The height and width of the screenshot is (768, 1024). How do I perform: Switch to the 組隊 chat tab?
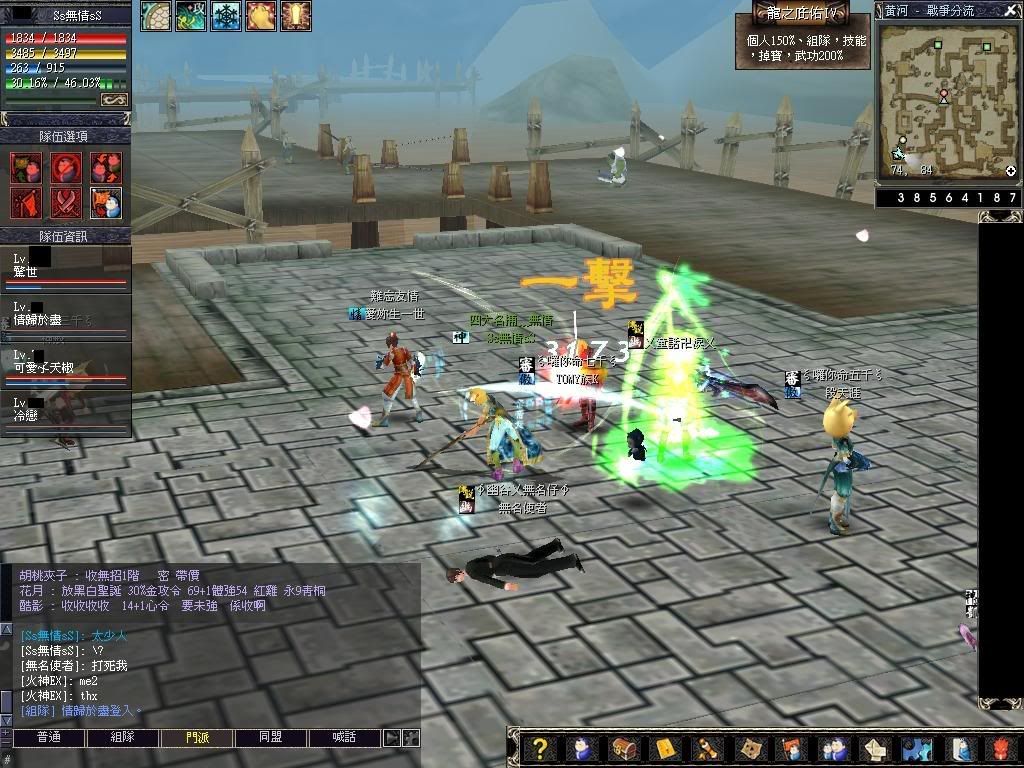(x=122, y=737)
